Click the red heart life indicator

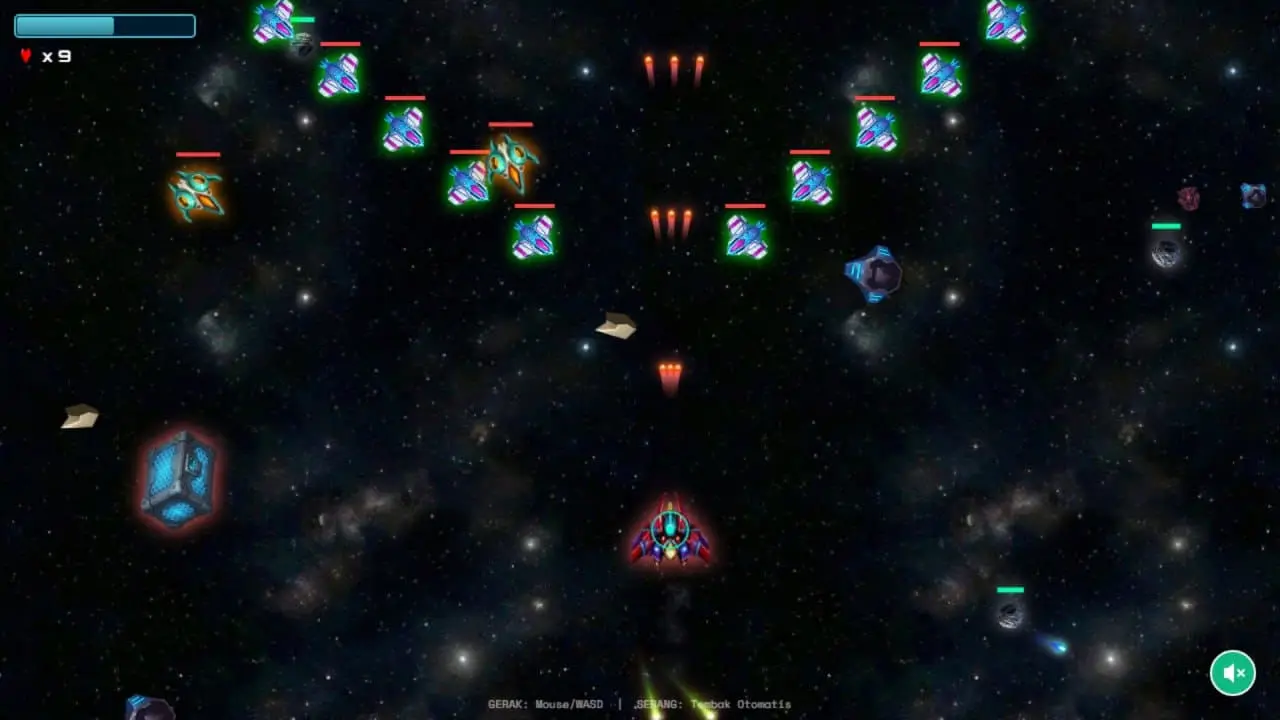coord(24,56)
